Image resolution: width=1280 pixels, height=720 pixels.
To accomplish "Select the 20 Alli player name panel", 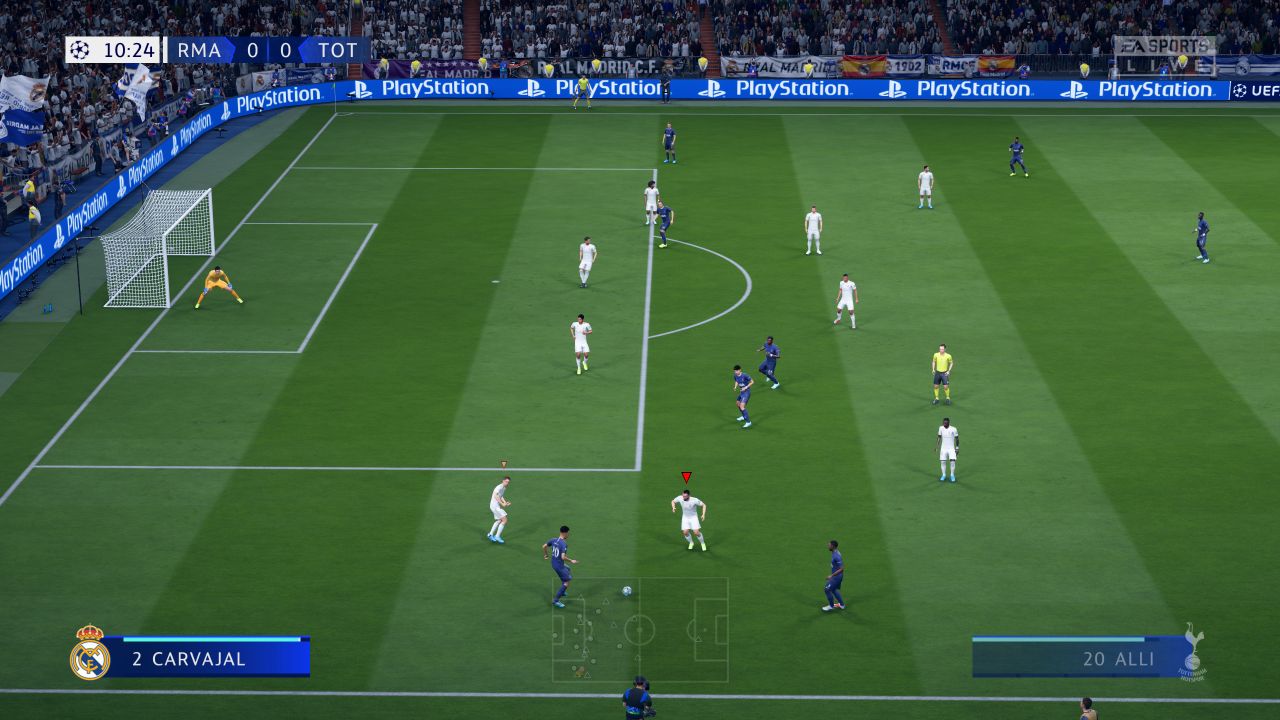I will pyautogui.click(x=1078, y=658).
